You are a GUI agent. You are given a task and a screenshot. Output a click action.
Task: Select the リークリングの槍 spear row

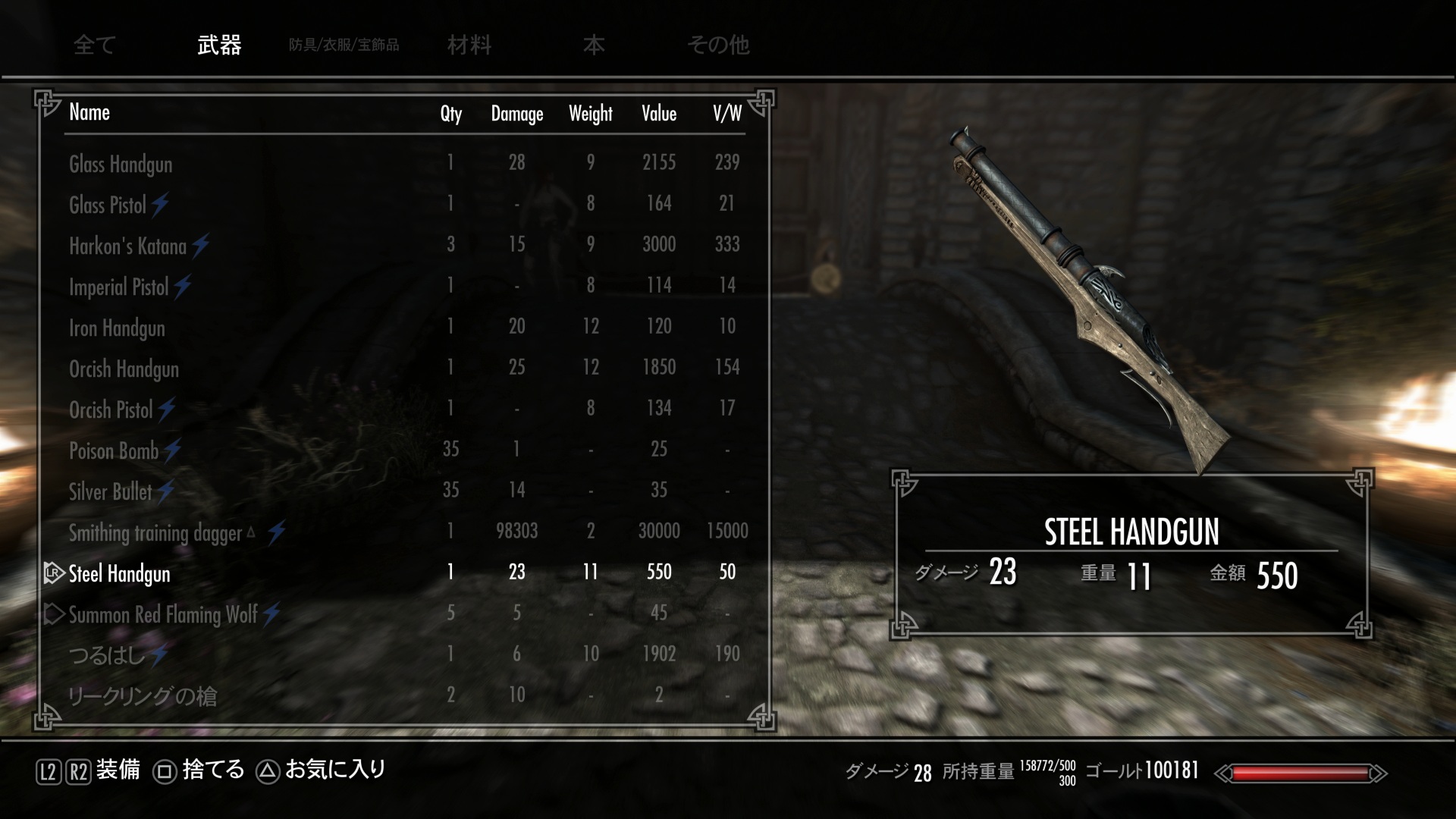click(143, 695)
